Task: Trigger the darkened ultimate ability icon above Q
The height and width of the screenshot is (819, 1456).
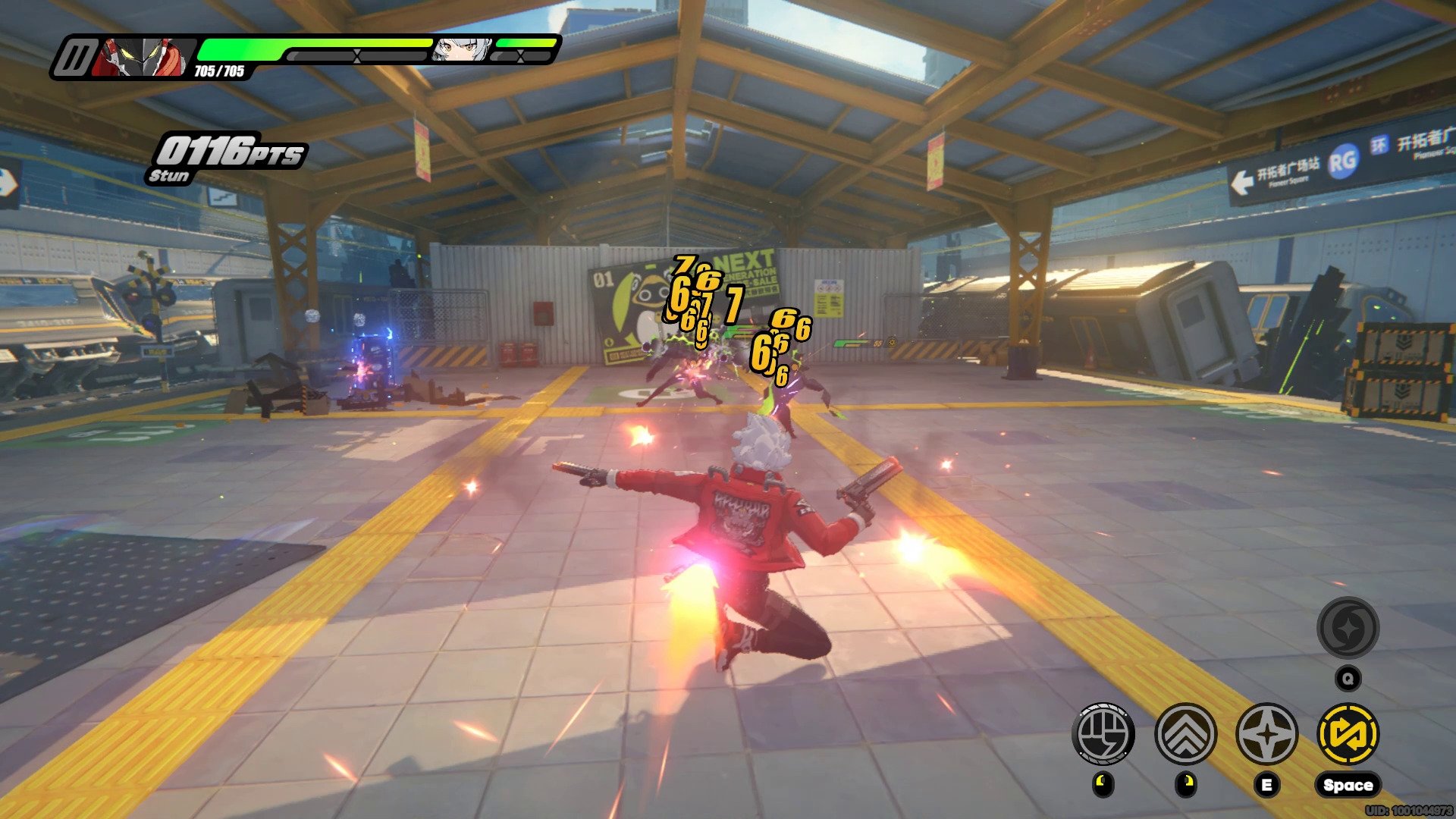Action: 1349,629
